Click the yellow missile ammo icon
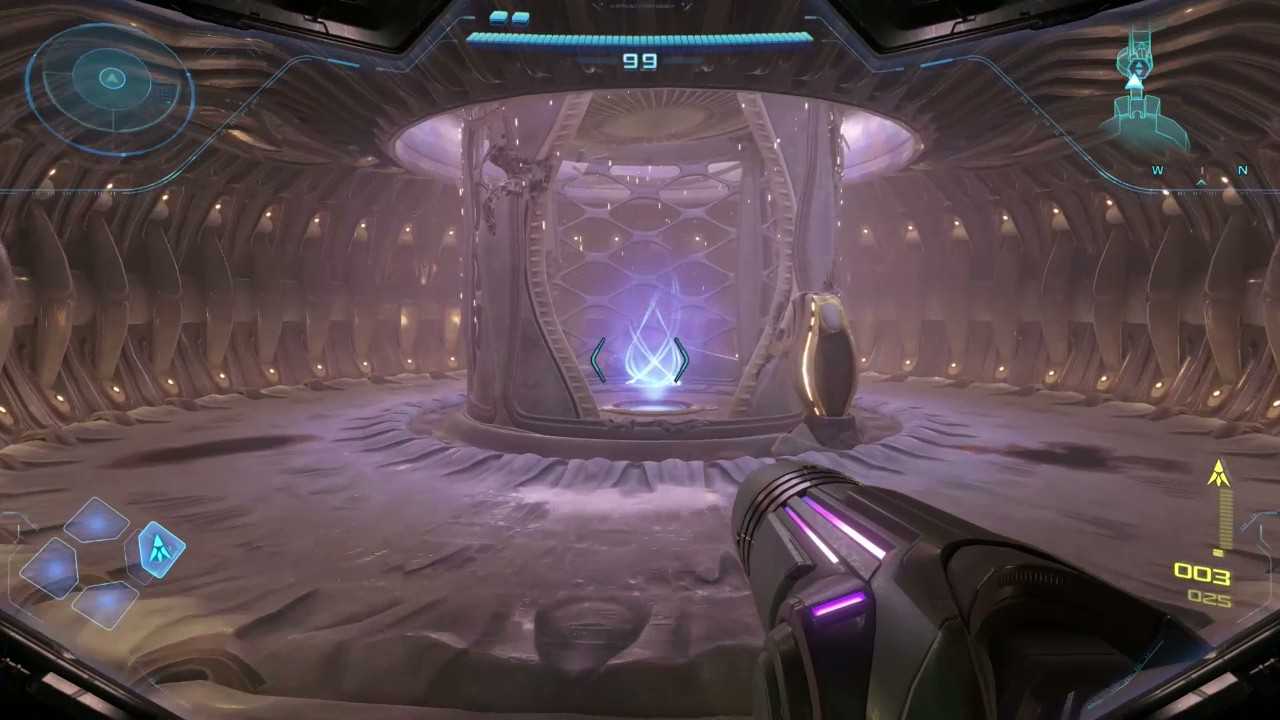This screenshot has height=720, width=1280. [1218, 474]
